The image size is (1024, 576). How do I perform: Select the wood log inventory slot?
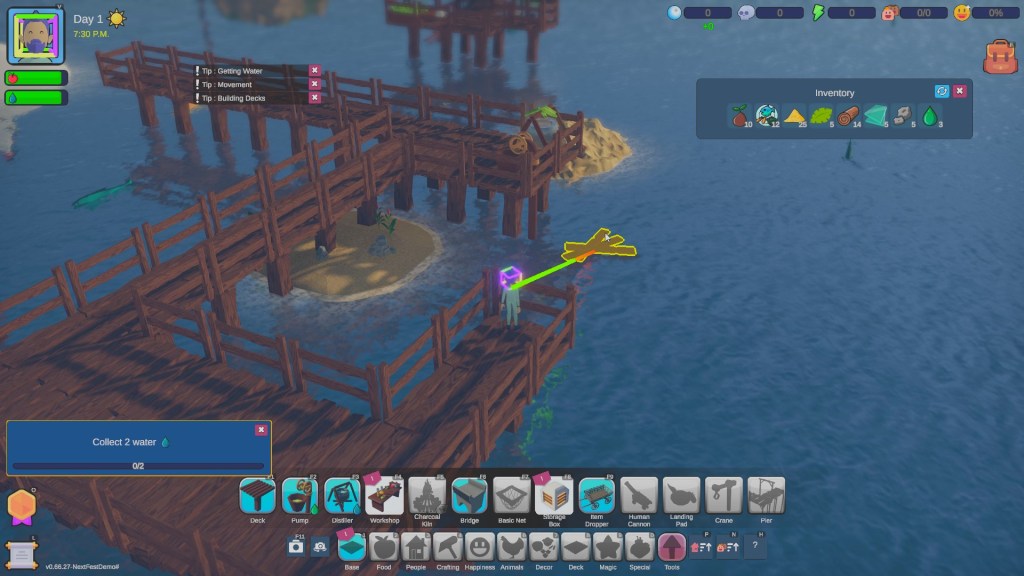pos(848,116)
